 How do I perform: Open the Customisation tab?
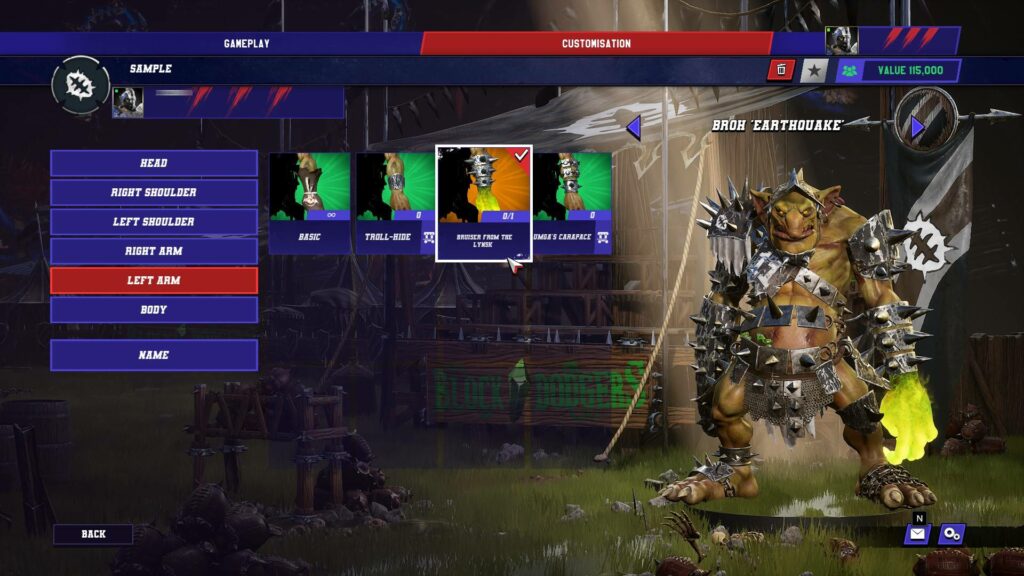click(x=596, y=43)
